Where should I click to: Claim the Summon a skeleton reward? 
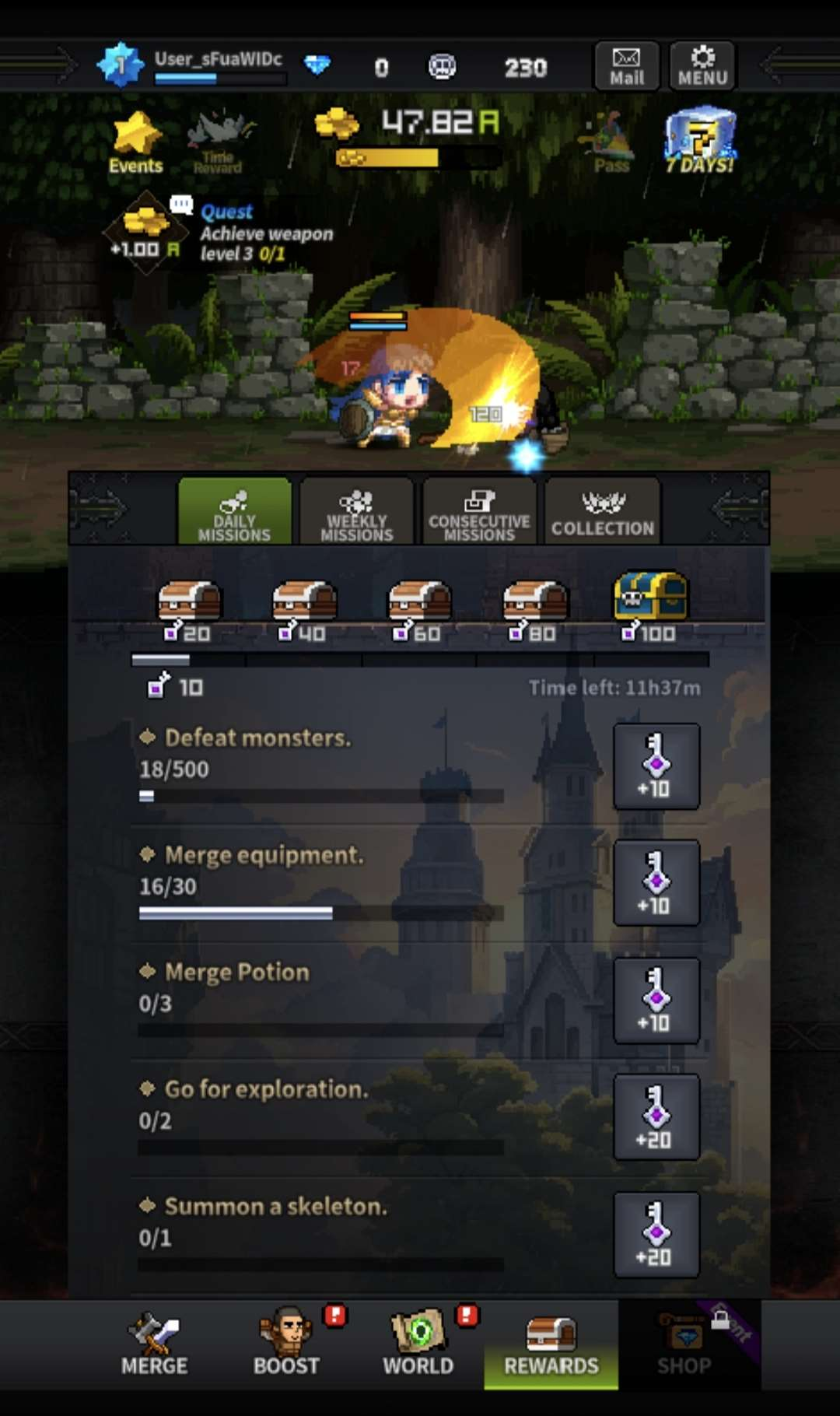[656, 1235]
